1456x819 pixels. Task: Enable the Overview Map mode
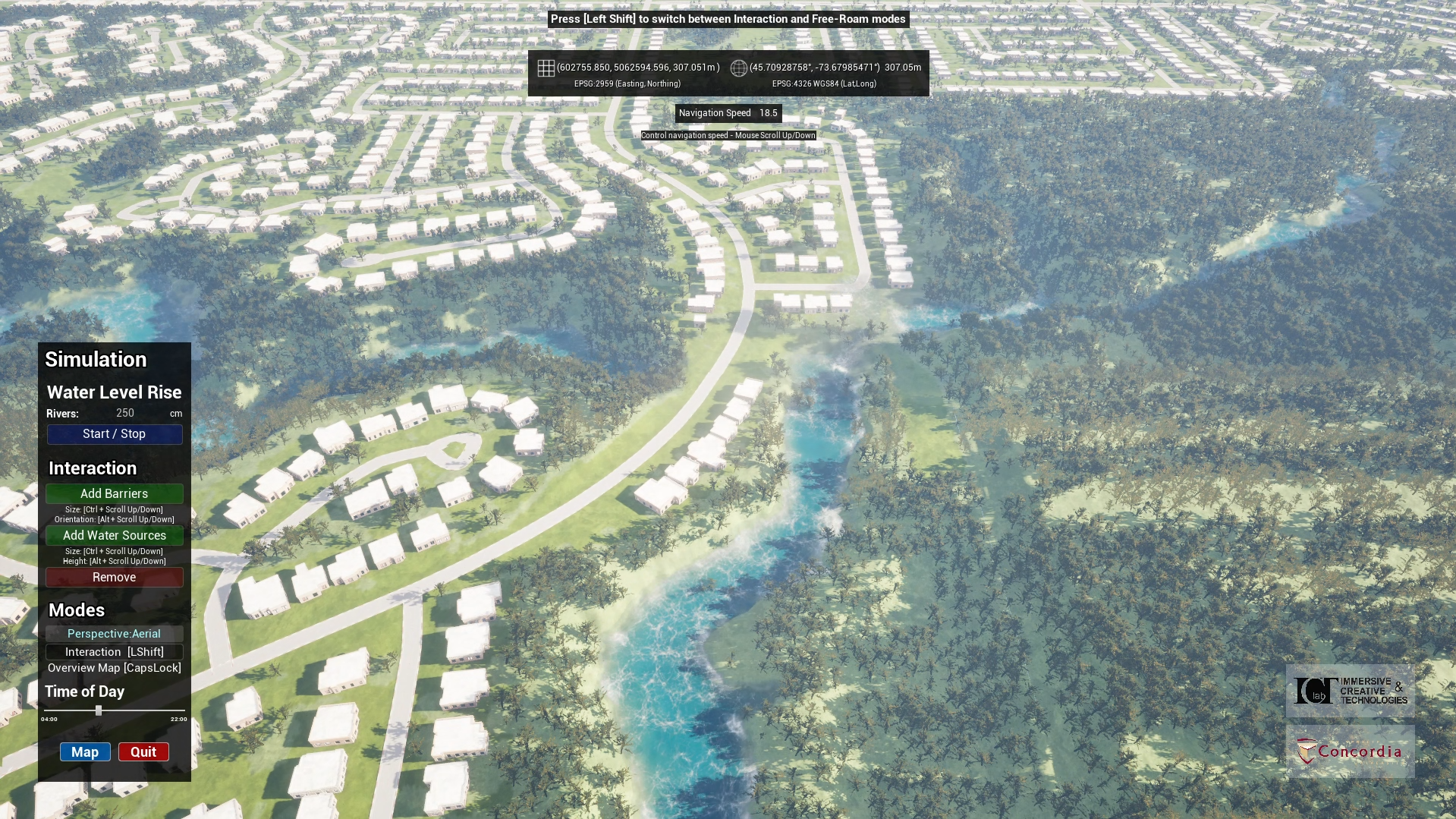[113, 668]
